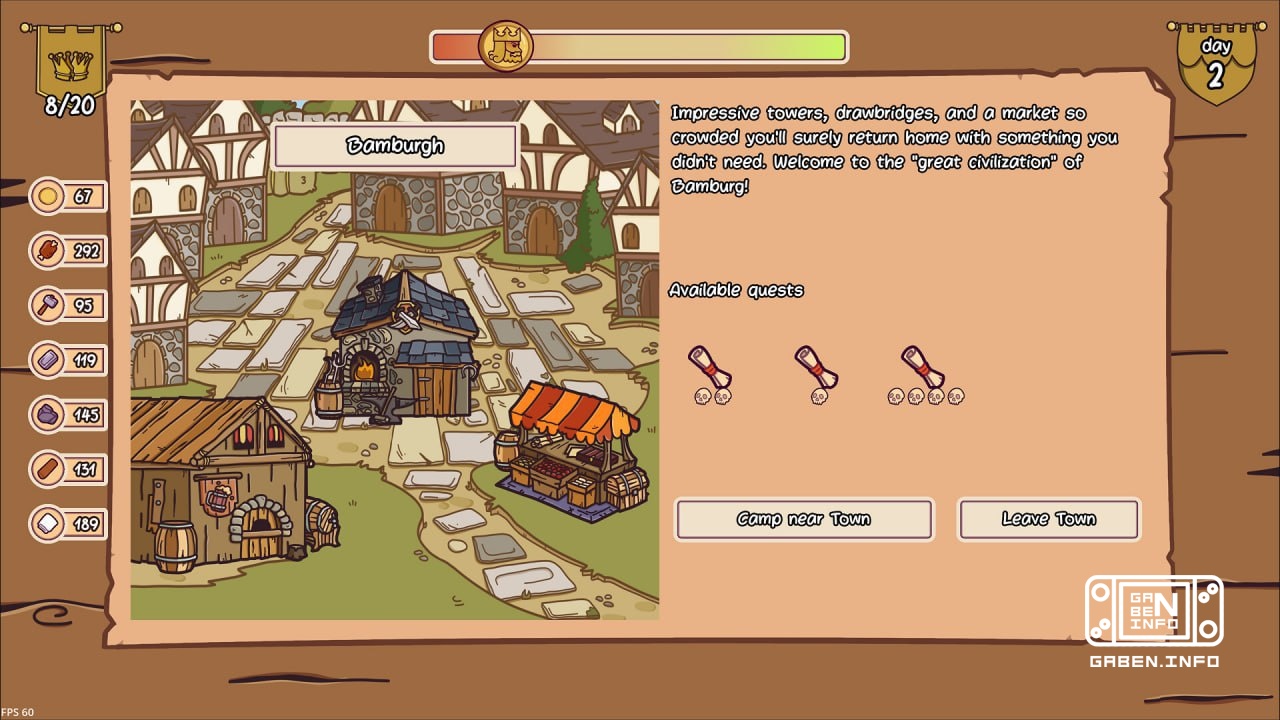Viewport: 1280px width, 720px height.
Task: Click the Bamburgh town name plaque
Action: tap(395, 147)
